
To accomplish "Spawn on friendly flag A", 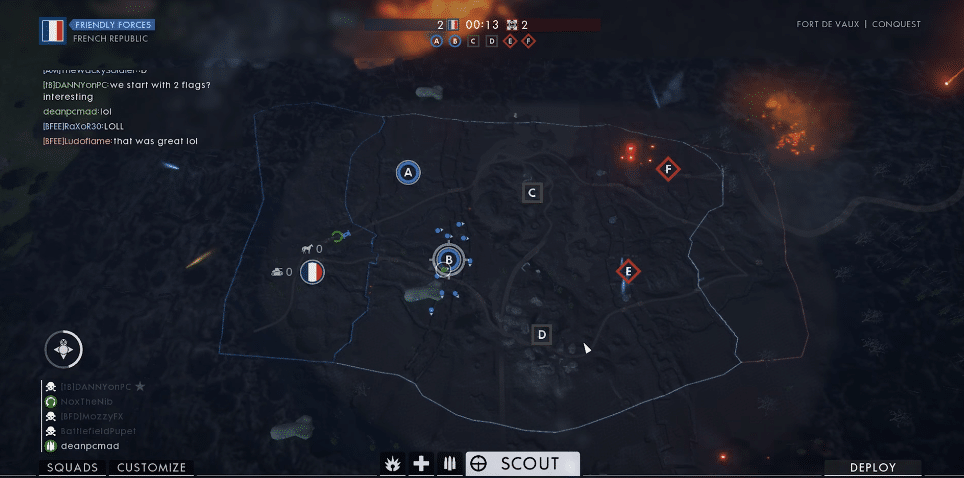I will [407, 173].
